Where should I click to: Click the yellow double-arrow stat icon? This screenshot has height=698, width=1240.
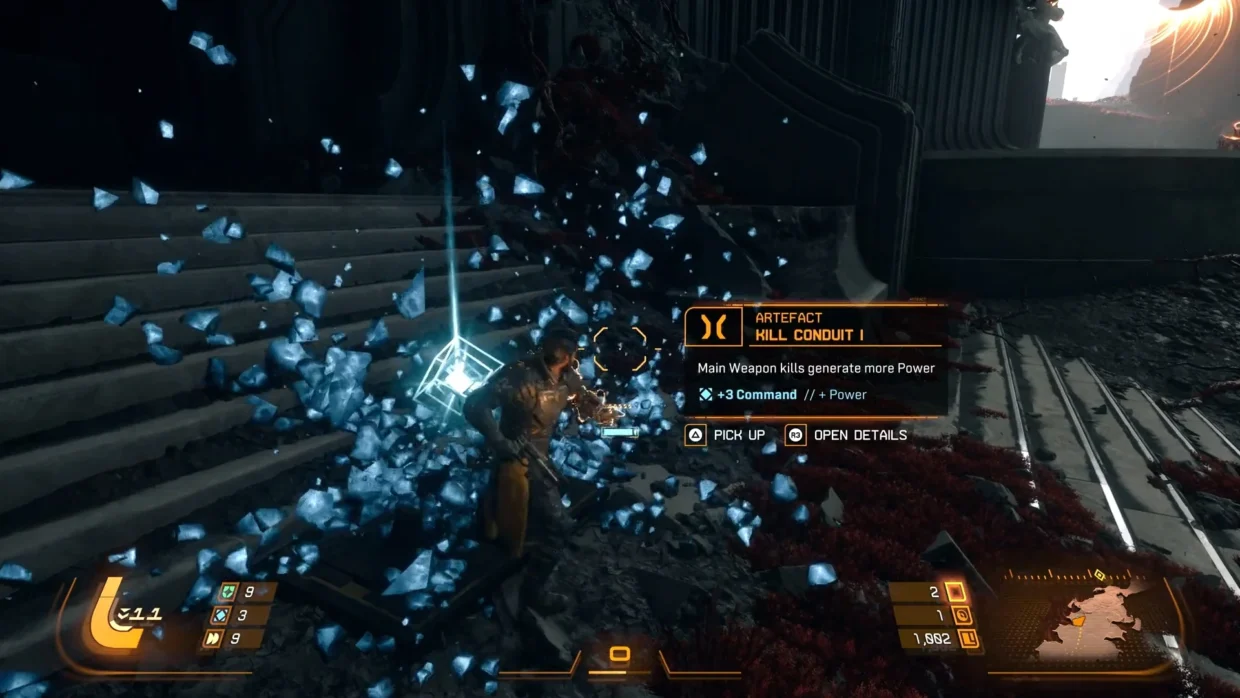tap(215, 639)
